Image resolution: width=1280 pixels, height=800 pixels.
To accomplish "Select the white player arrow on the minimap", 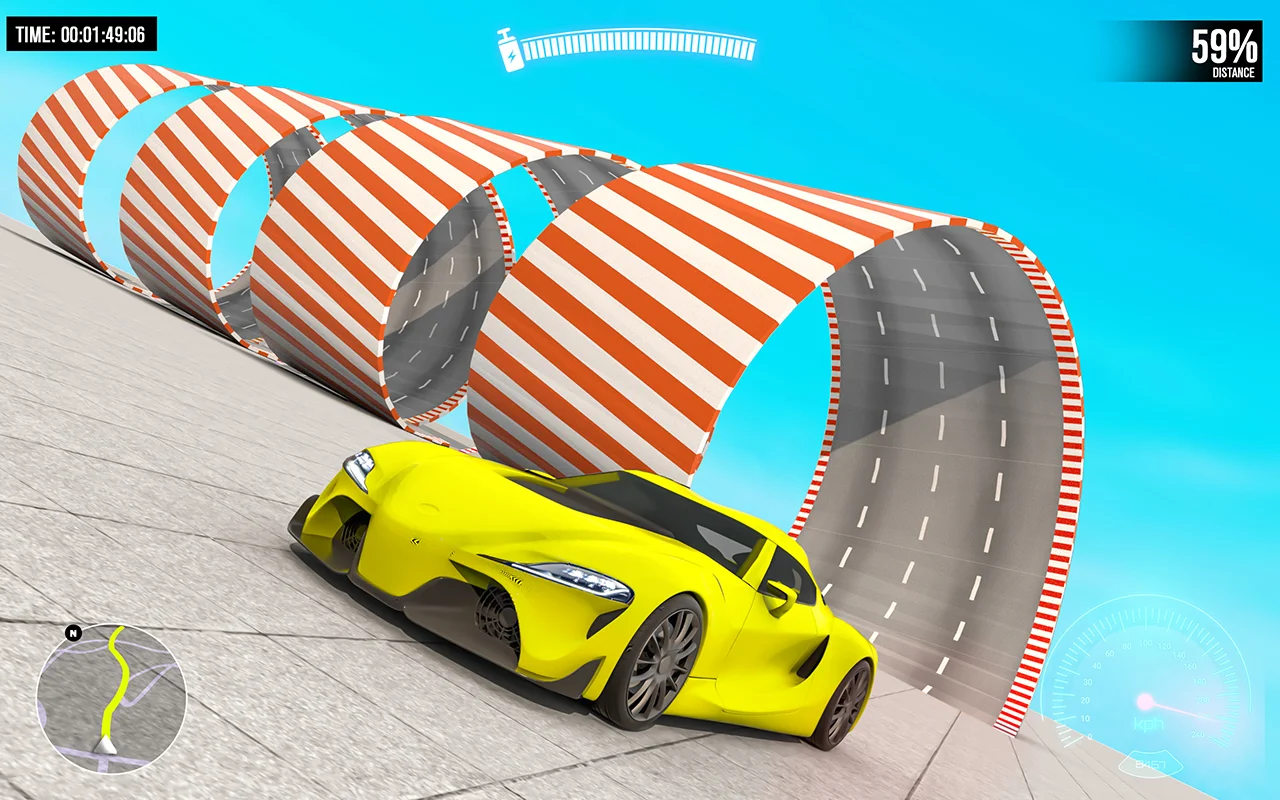I will 105,745.
